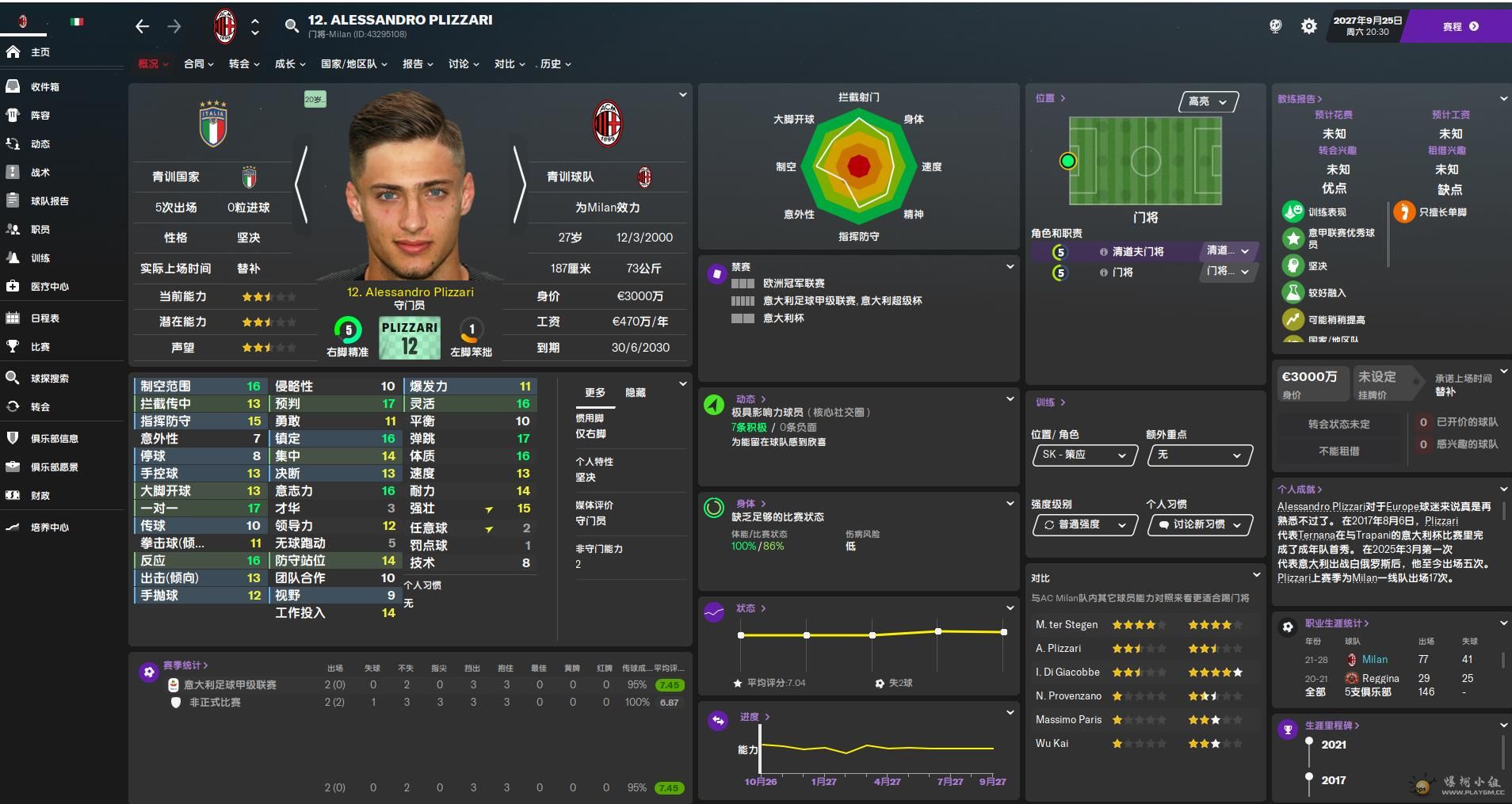The image size is (1512, 804).
Task: Open the 普通强度 intensity dropdown
Action: (1084, 525)
